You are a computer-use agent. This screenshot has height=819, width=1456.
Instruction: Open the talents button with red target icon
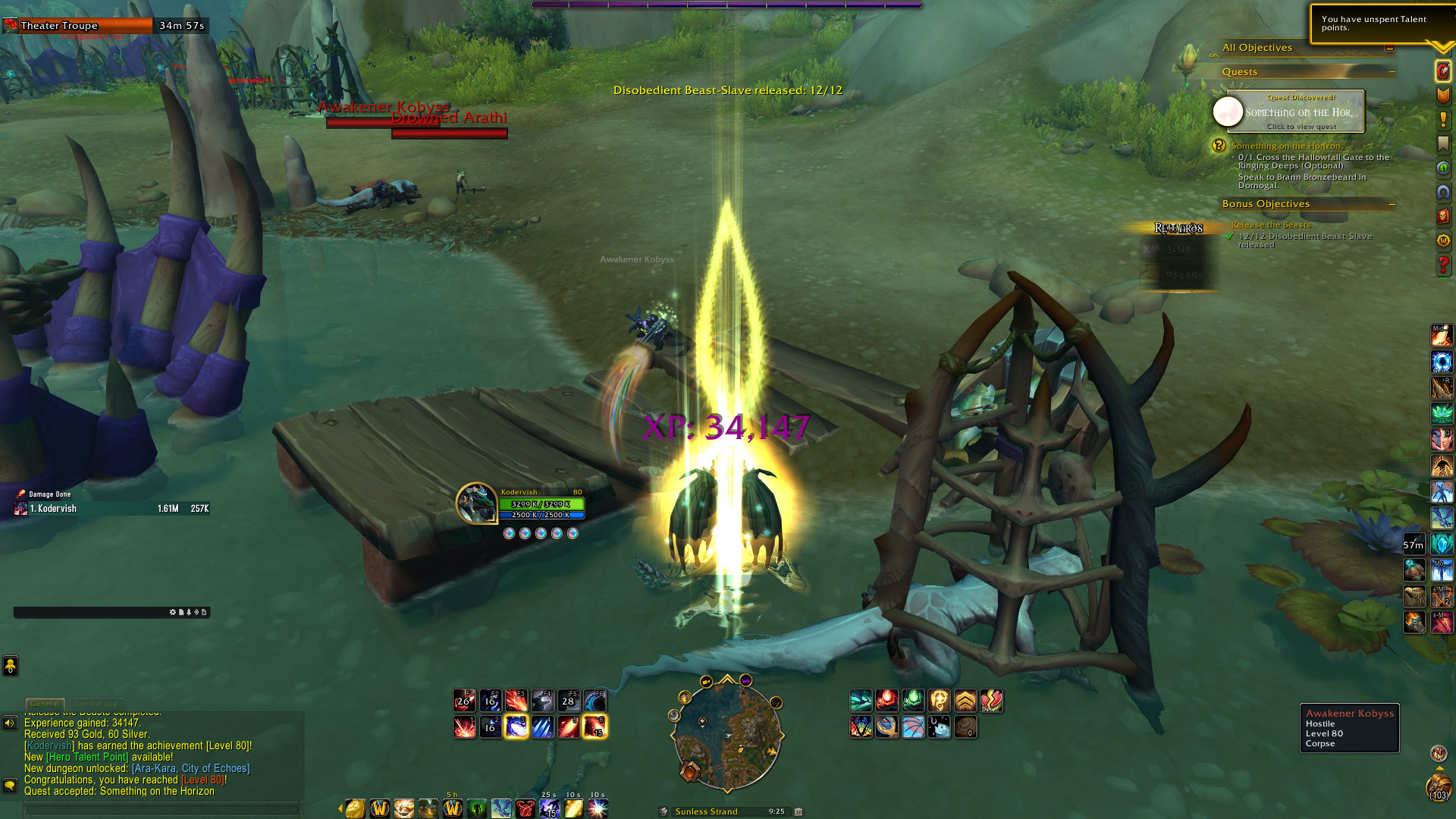coord(1442,71)
